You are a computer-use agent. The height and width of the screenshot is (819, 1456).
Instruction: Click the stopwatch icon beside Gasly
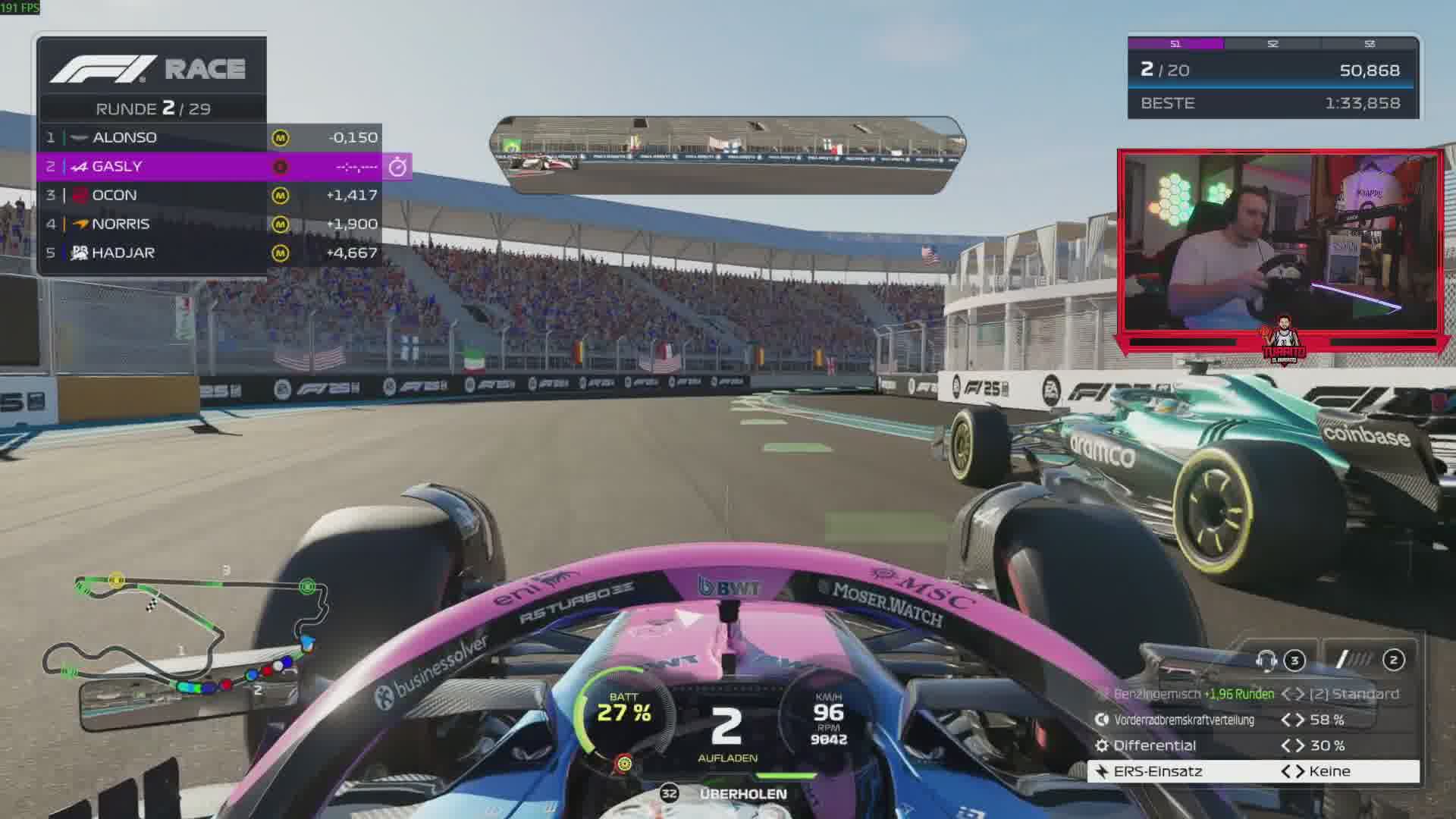[397, 167]
